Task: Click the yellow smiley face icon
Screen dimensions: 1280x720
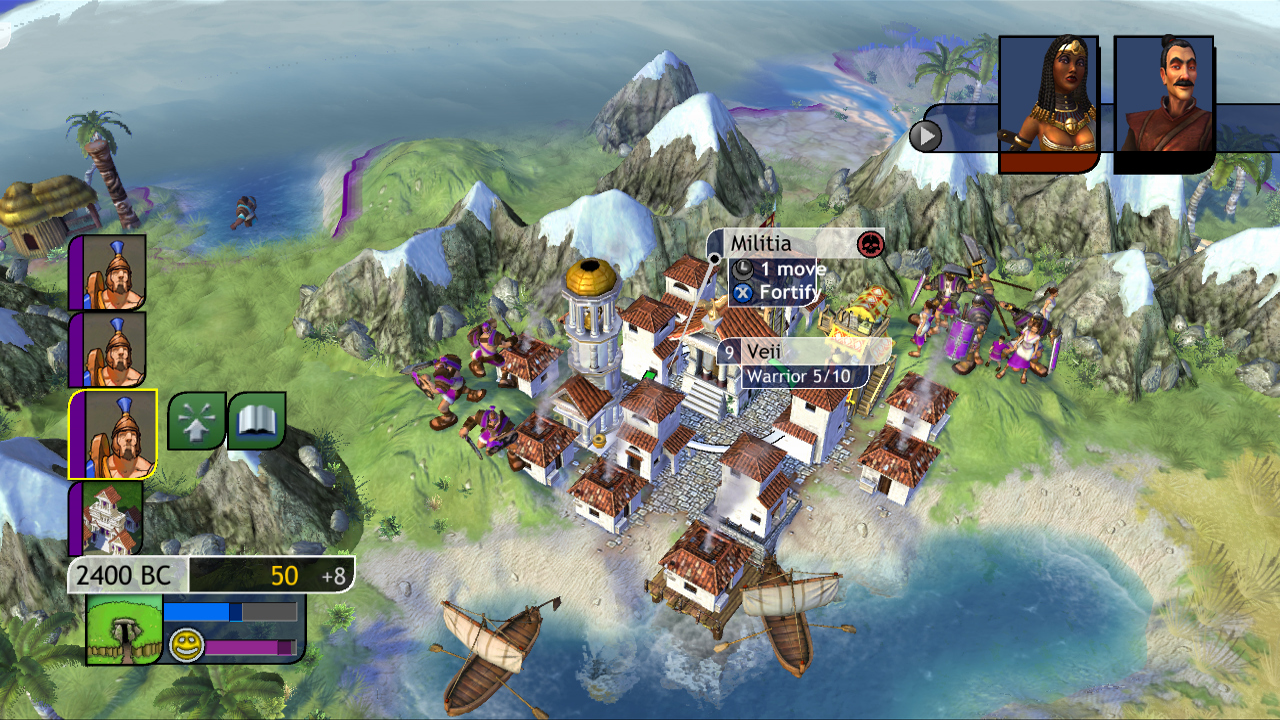Action: (185, 643)
